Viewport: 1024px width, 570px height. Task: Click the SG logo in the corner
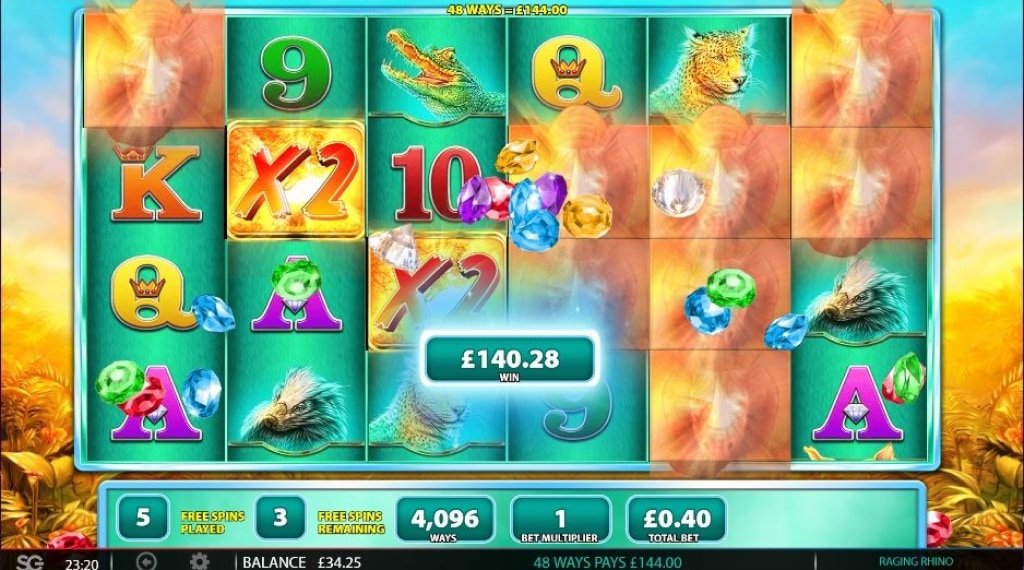point(30,561)
